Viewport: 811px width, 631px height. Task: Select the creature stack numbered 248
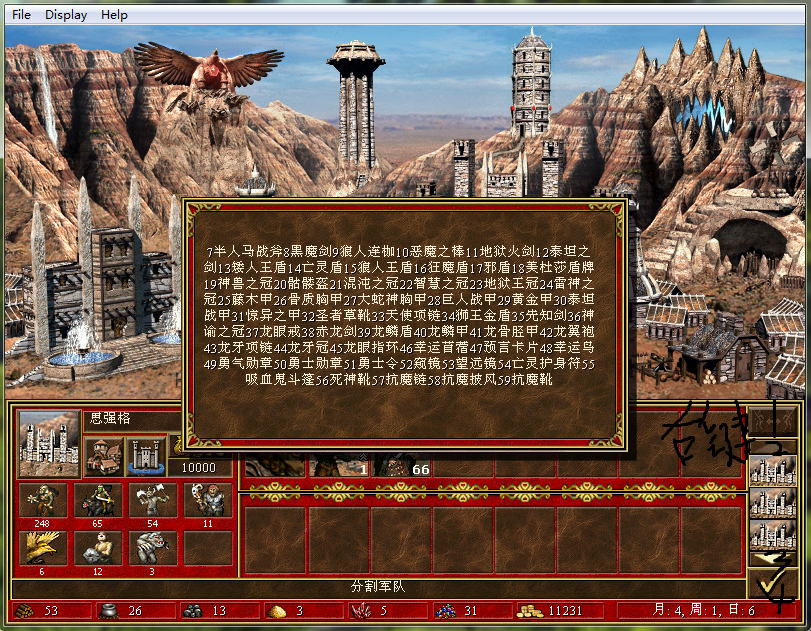click(43, 501)
